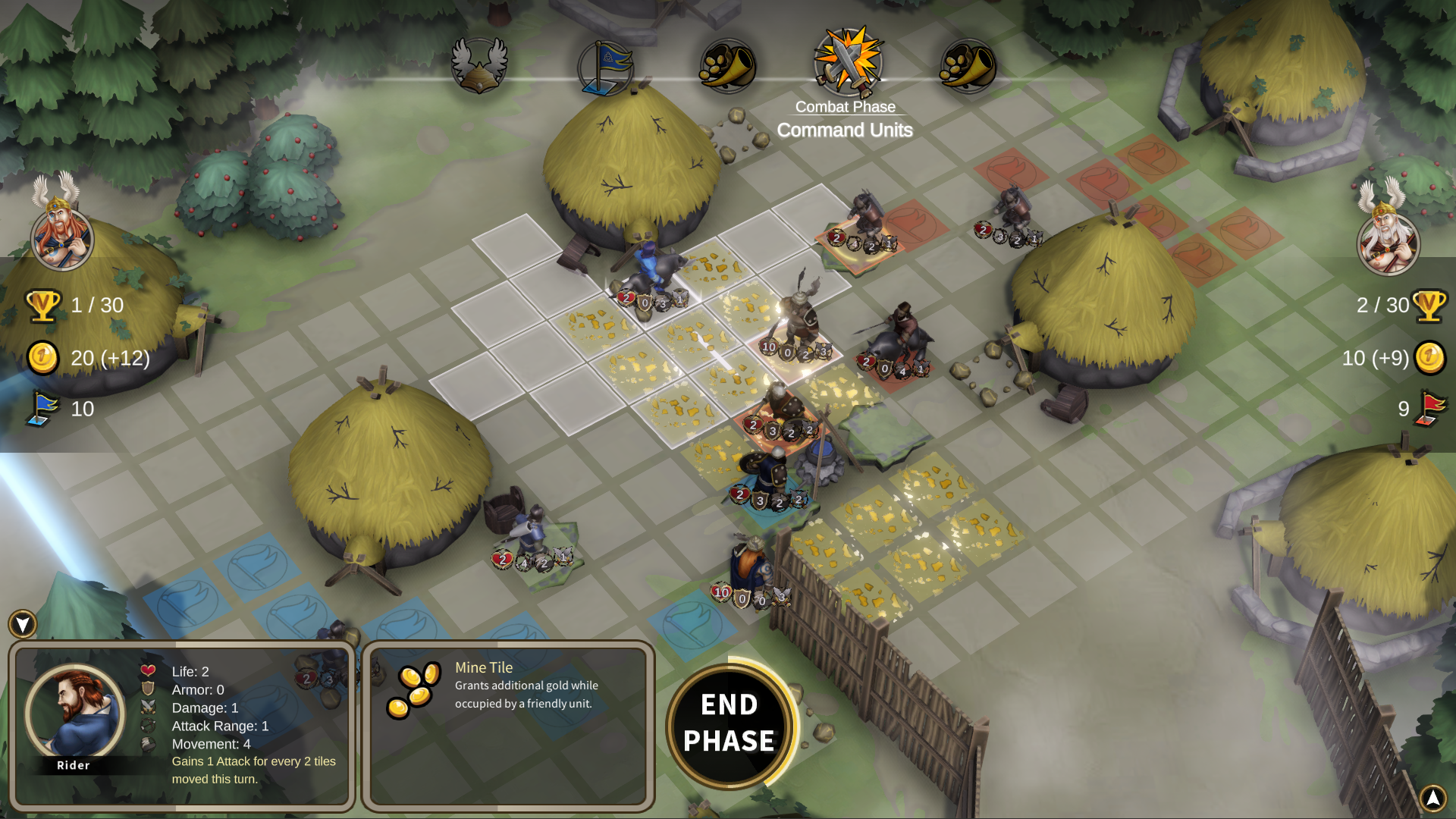Image resolution: width=1456 pixels, height=819 pixels.
Task: Click the crossed swords Combat Phase icon
Action: click(848, 62)
